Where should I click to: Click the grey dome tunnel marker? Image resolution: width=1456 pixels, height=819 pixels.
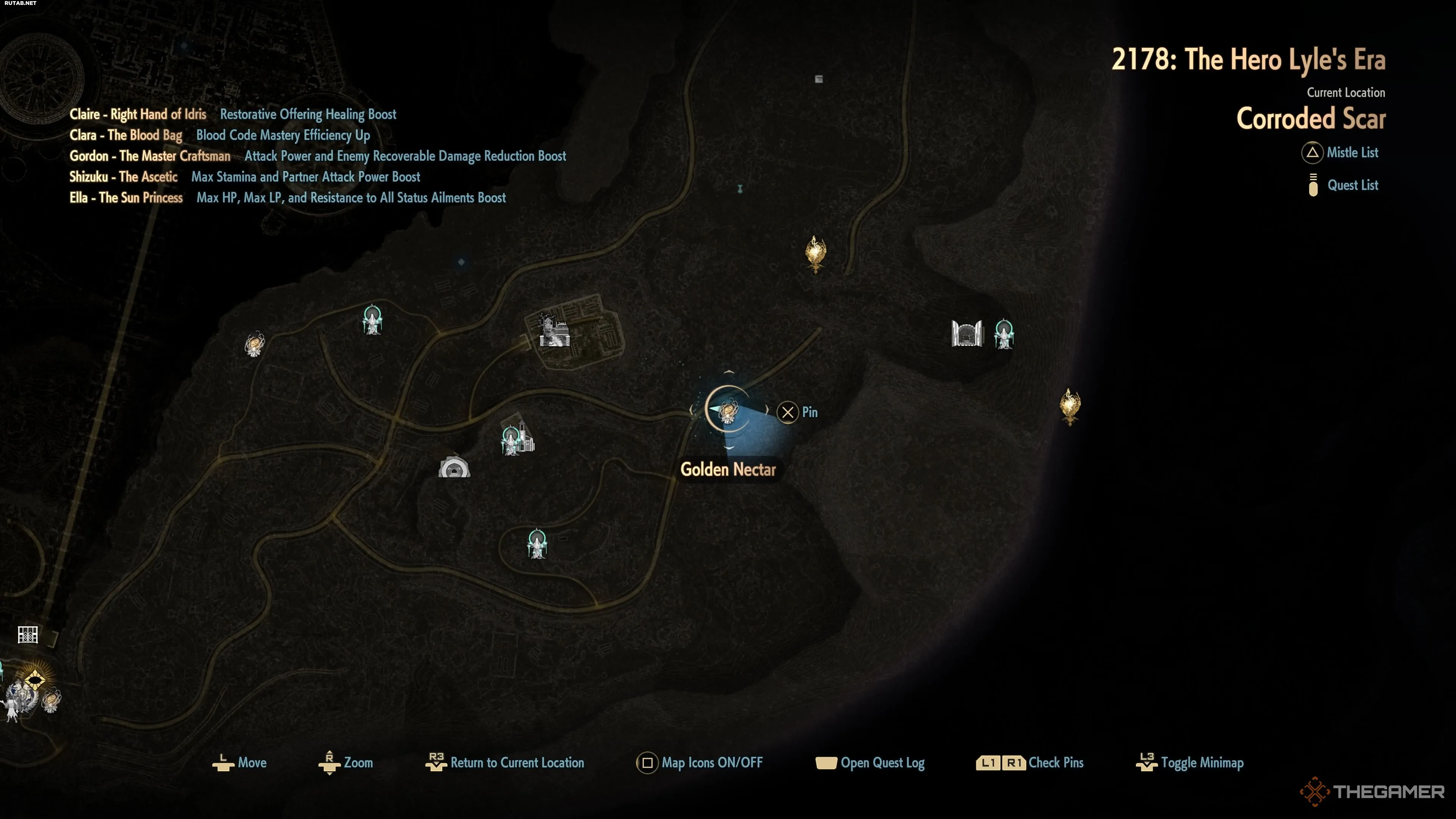tap(454, 468)
